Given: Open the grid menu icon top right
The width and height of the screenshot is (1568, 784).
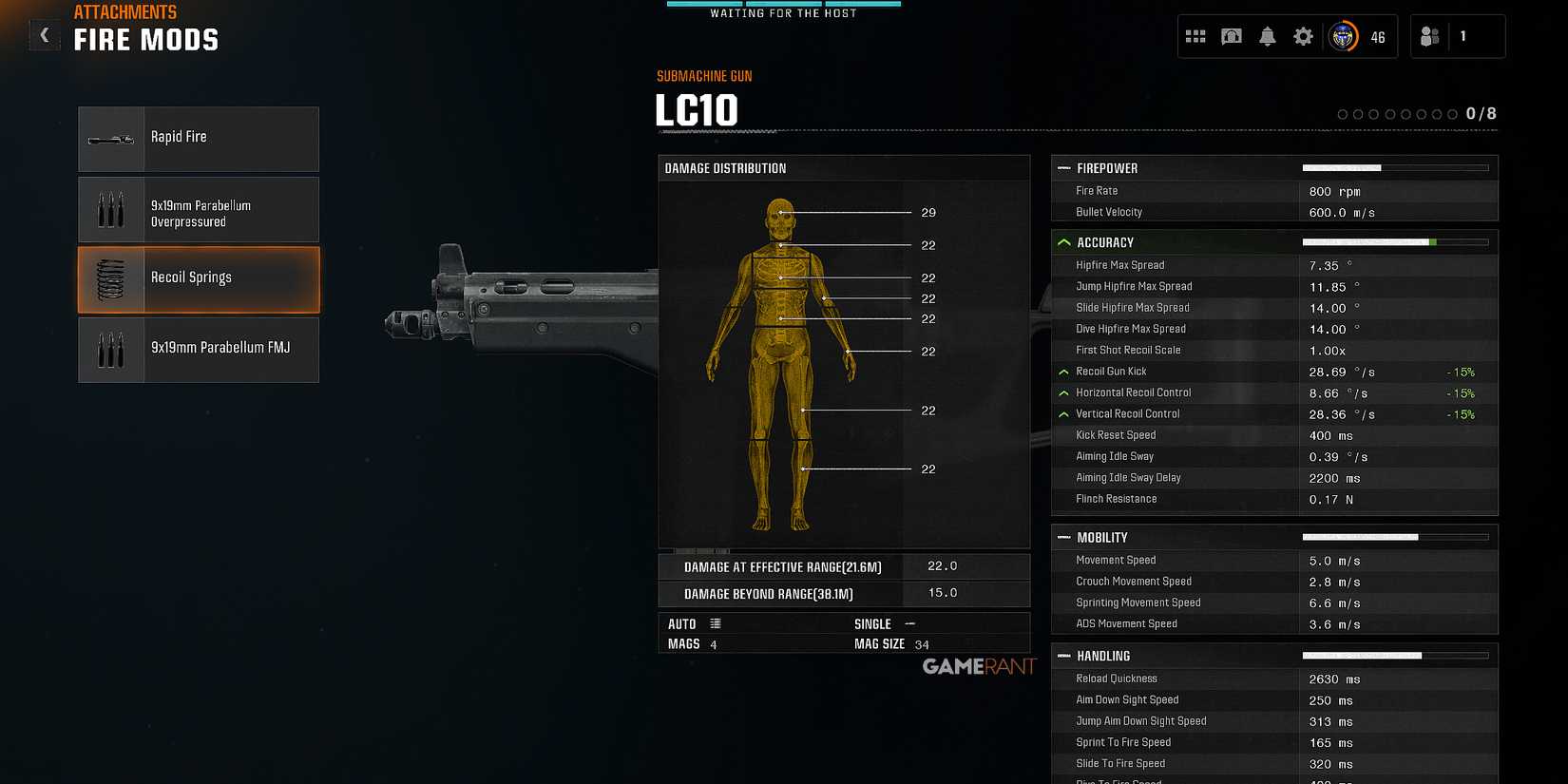Looking at the screenshot, I should [1196, 35].
